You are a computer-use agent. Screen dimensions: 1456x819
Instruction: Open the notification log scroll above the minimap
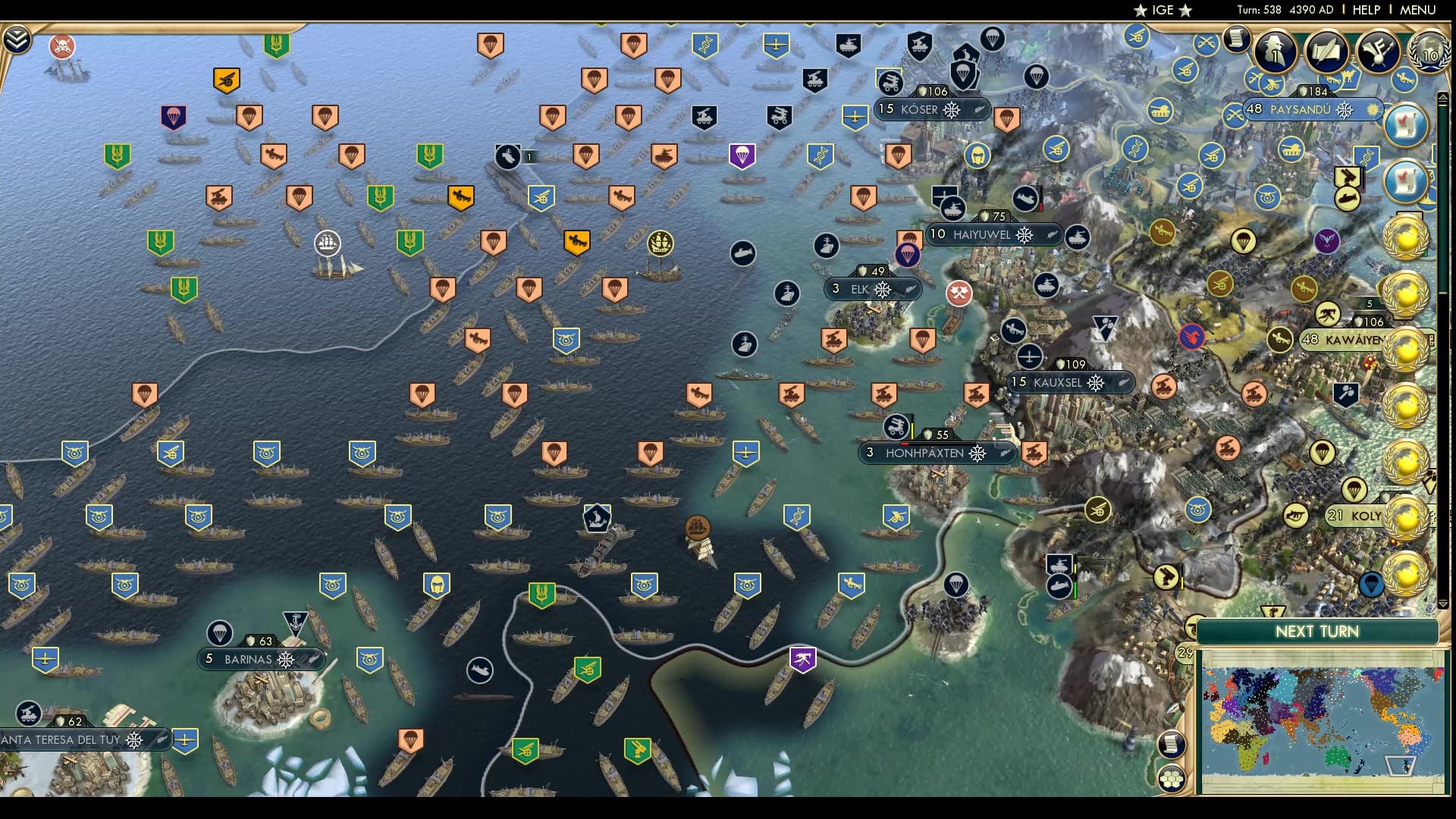1172,743
